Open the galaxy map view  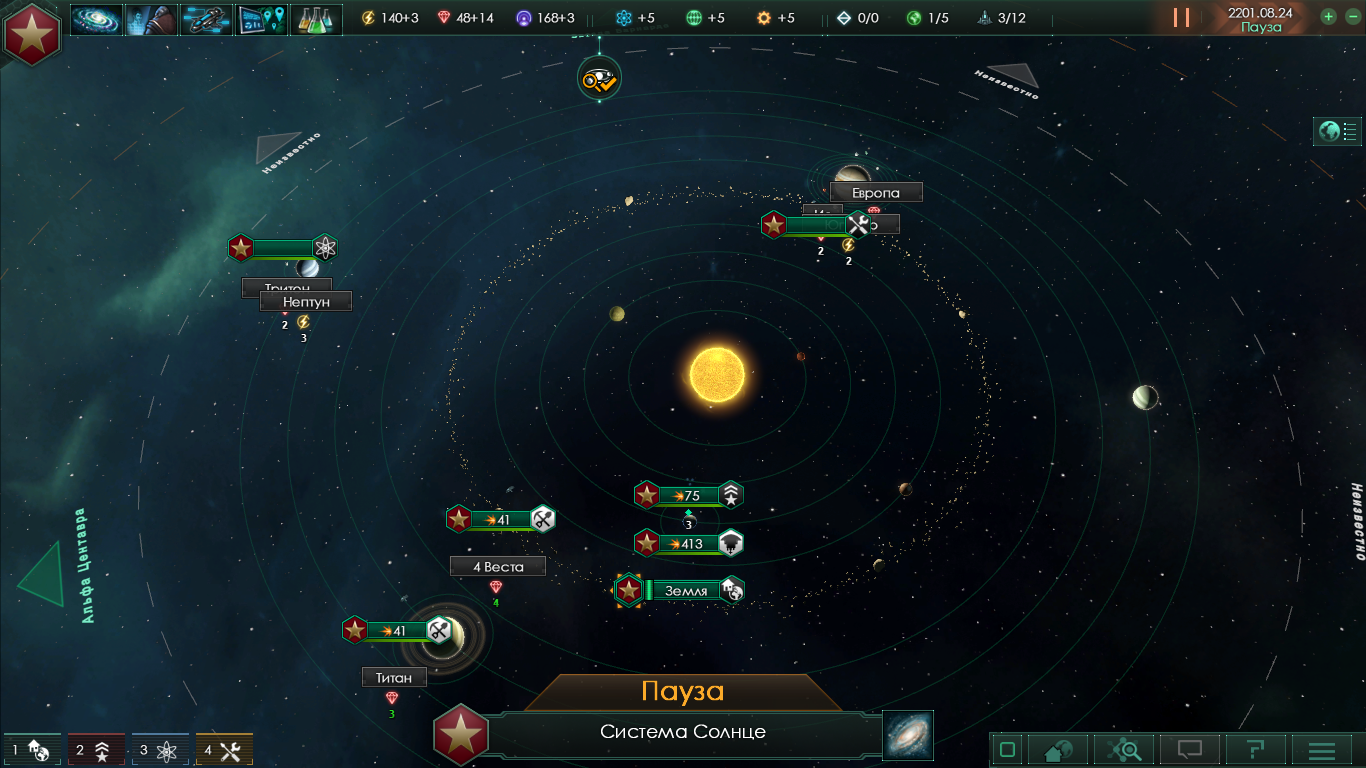(907, 735)
